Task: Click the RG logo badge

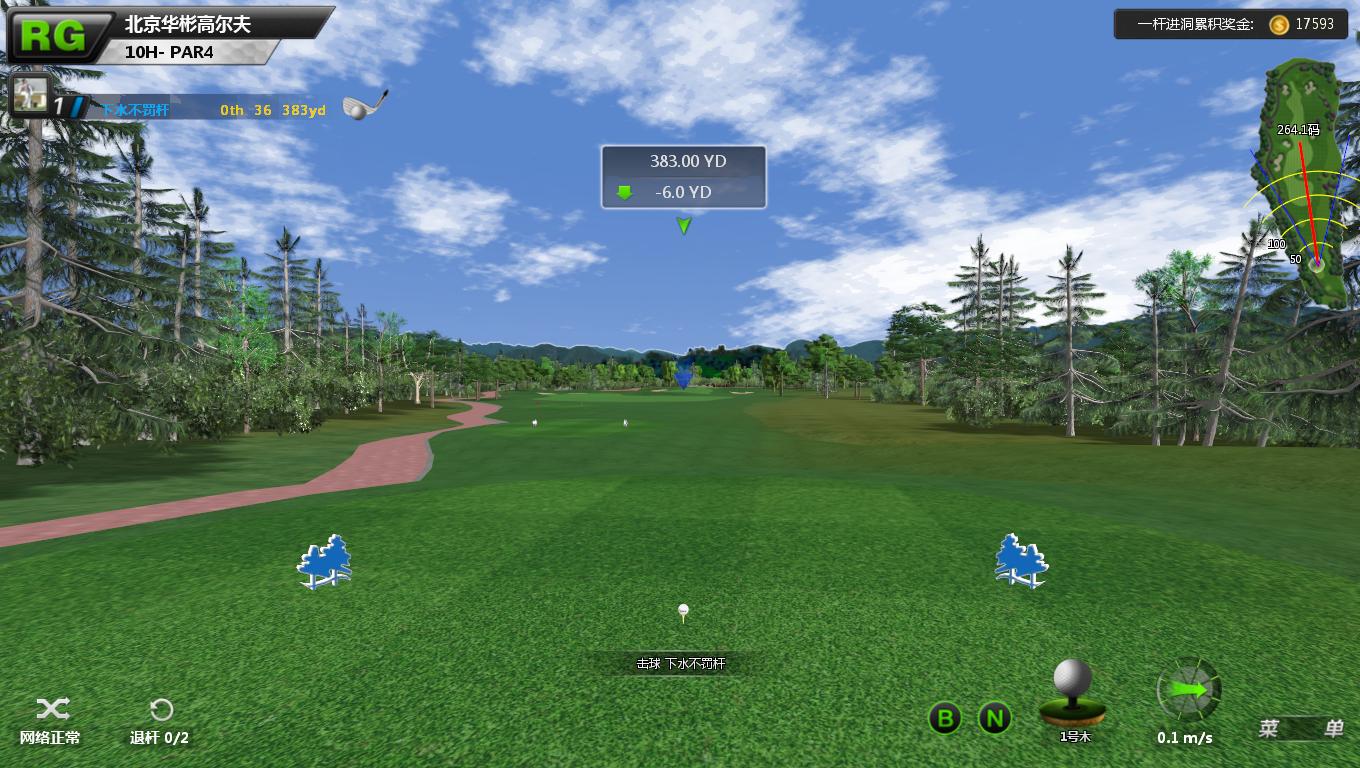Action: pos(52,36)
